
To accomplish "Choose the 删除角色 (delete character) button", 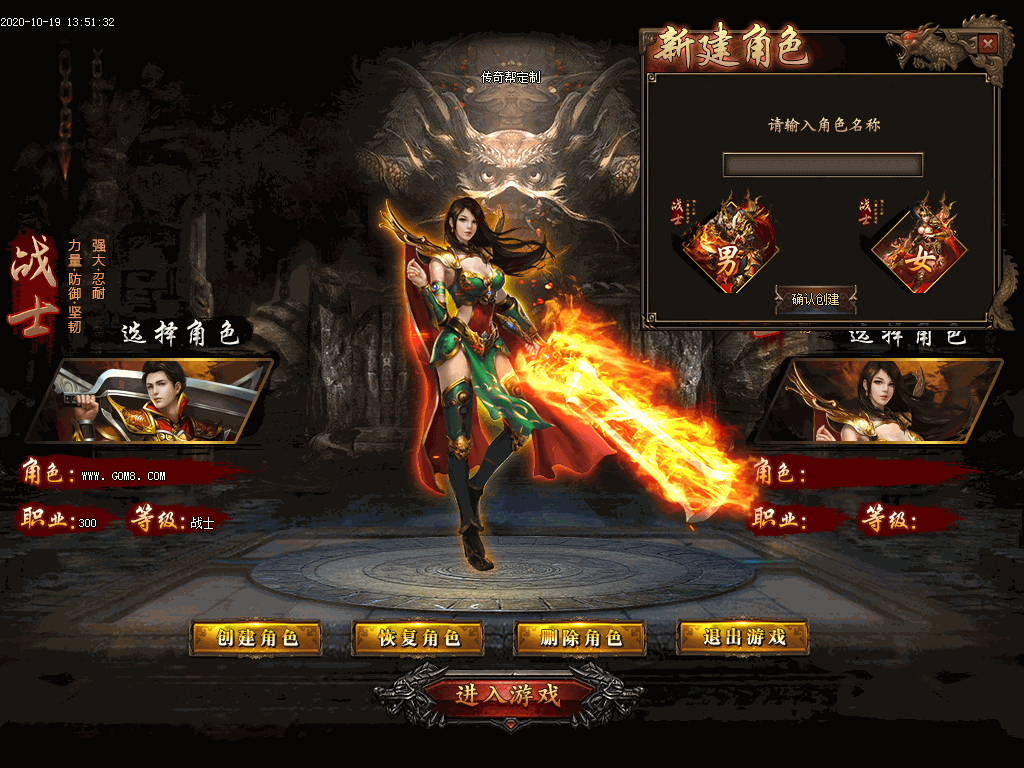I will click(x=580, y=638).
